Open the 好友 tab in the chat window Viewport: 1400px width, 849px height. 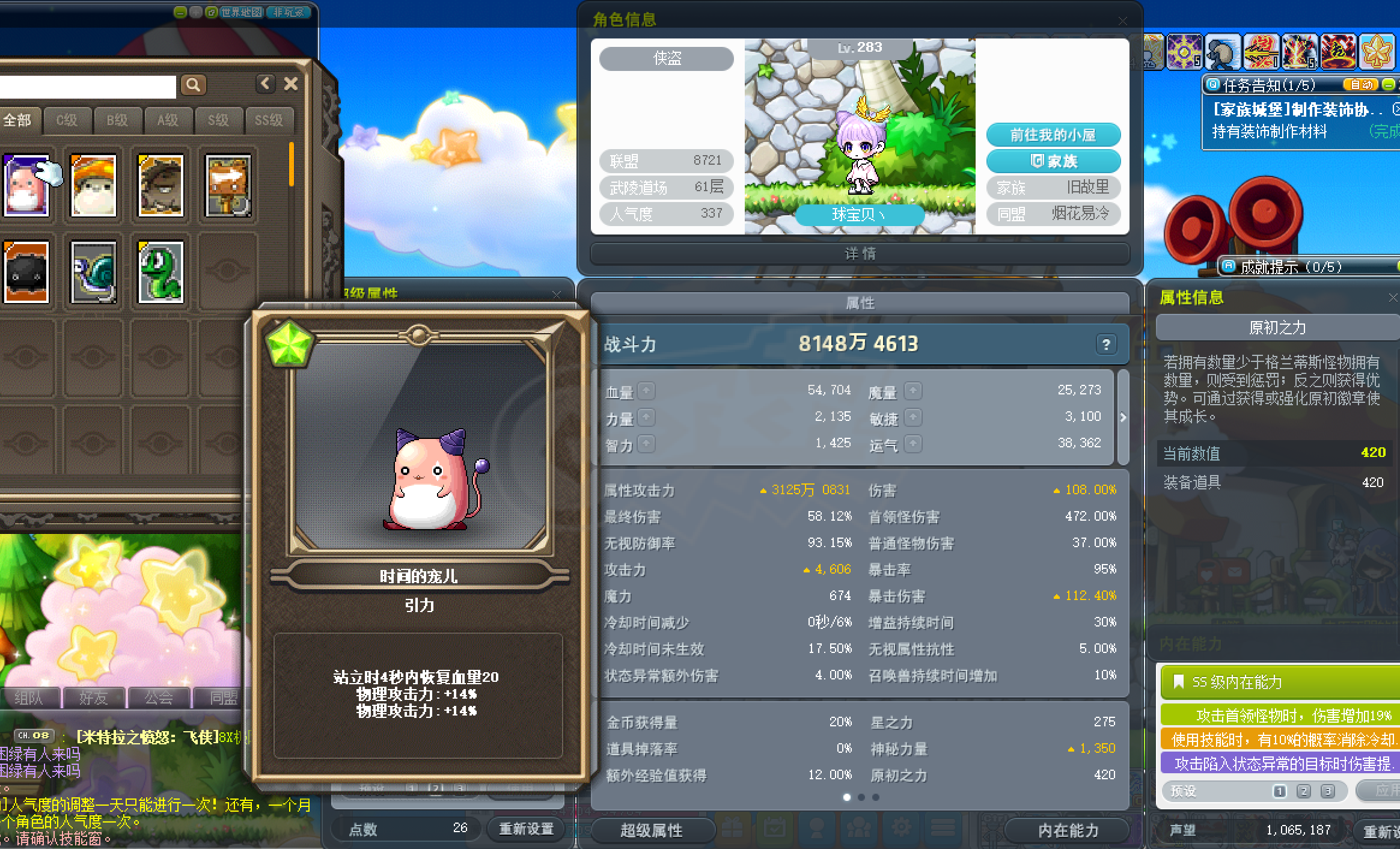[94, 698]
